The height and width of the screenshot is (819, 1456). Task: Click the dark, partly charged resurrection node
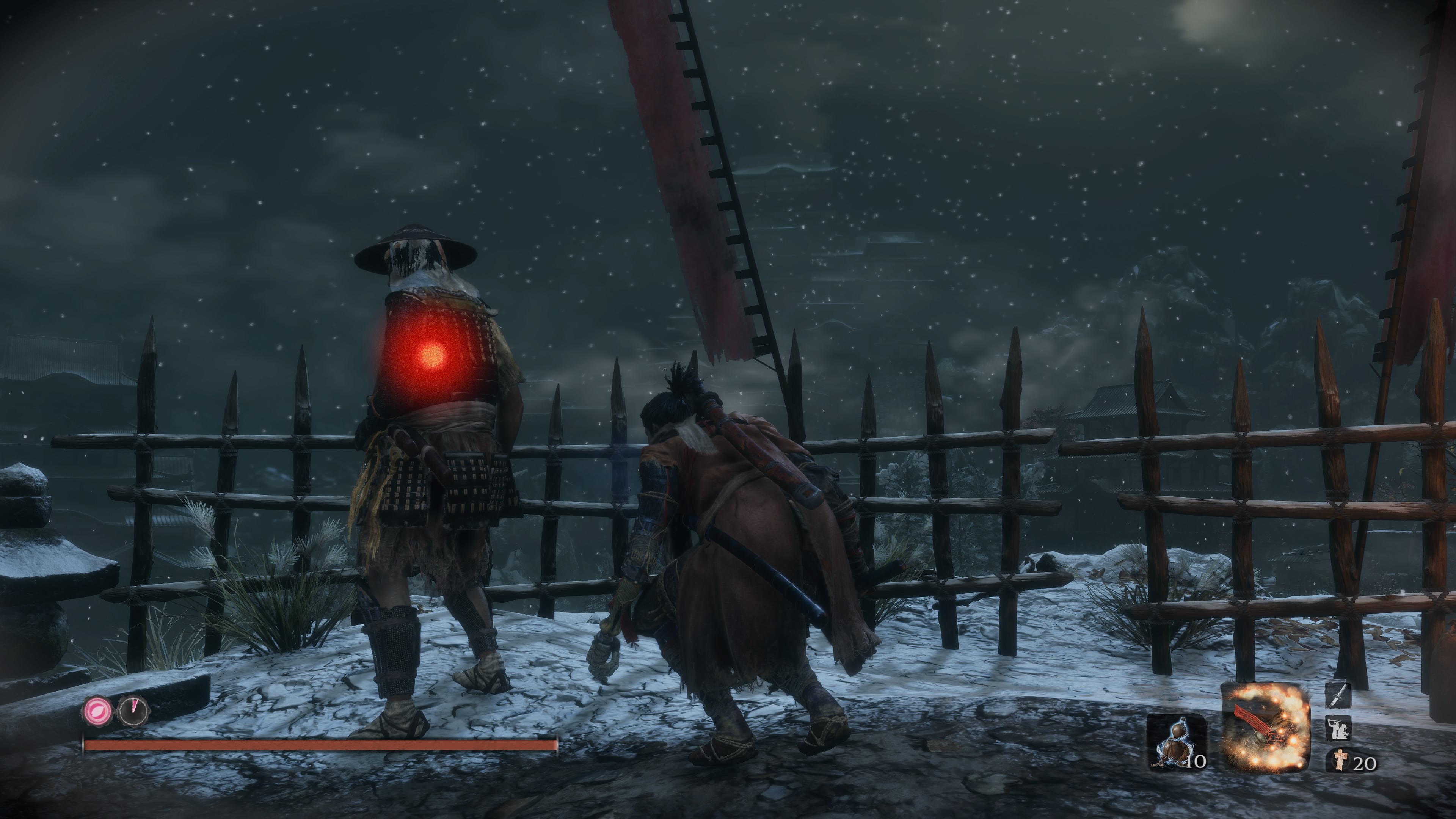[x=133, y=711]
